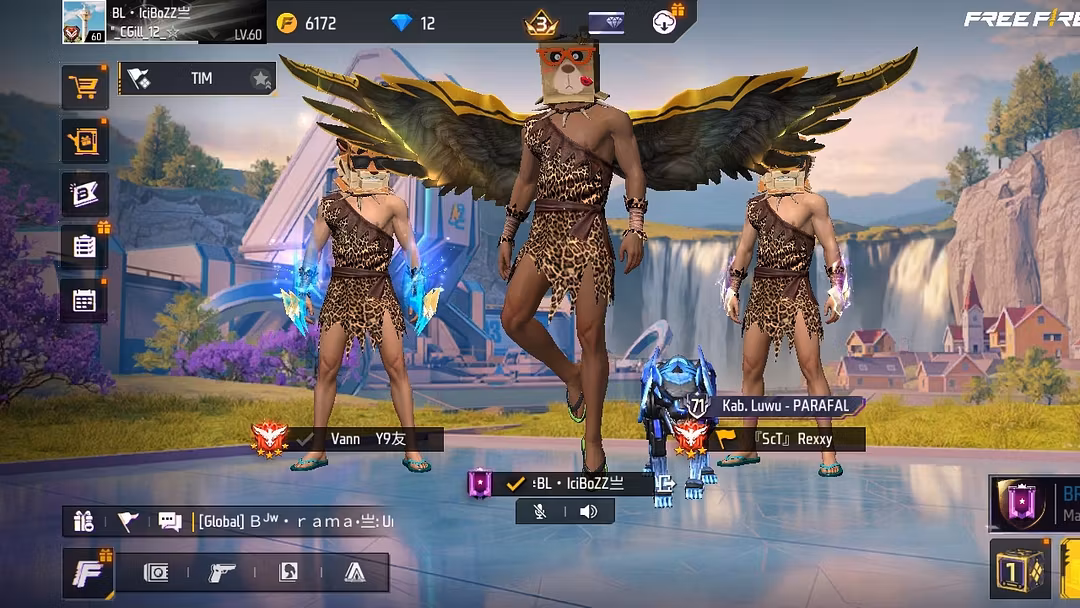Click the TIM team button
Screen dimensions: 1080x608
198,79
